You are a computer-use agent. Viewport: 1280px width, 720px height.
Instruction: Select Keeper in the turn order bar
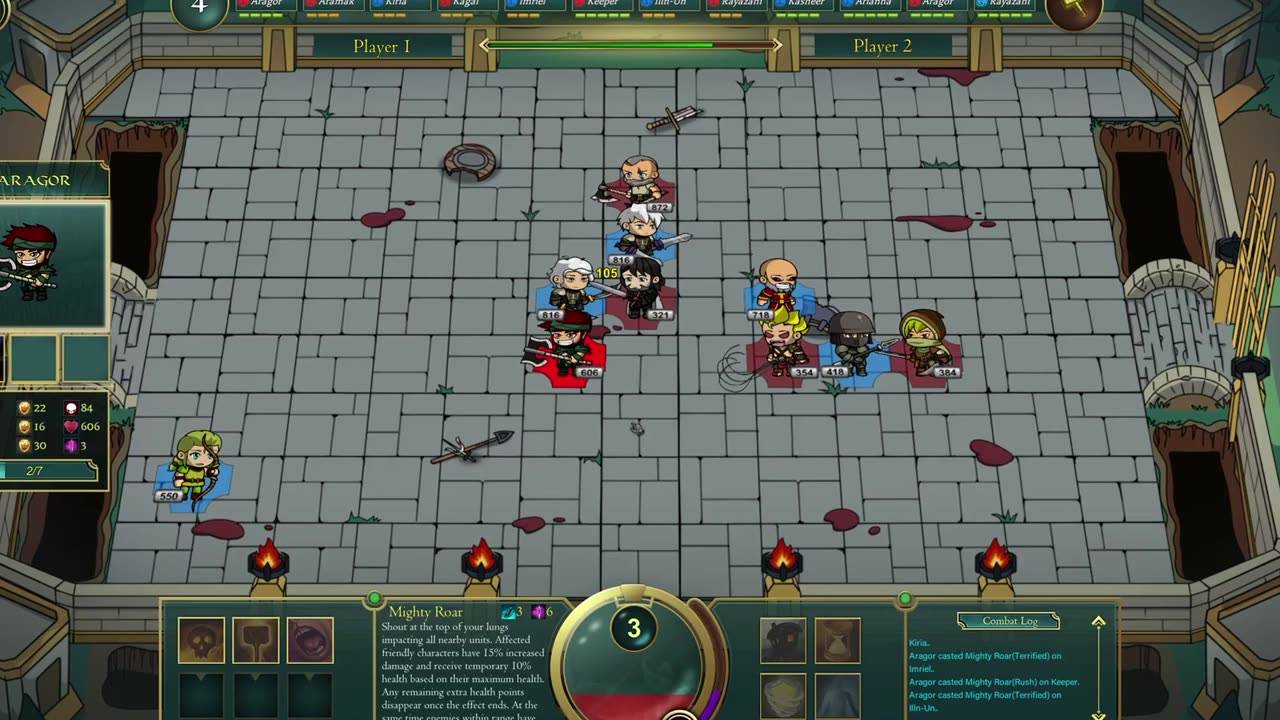[x=600, y=4]
